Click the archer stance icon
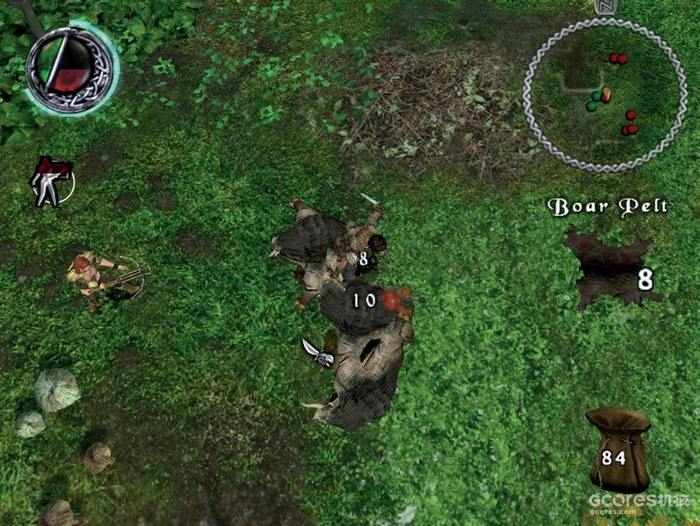The width and height of the screenshot is (700, 526). (50, 182)
